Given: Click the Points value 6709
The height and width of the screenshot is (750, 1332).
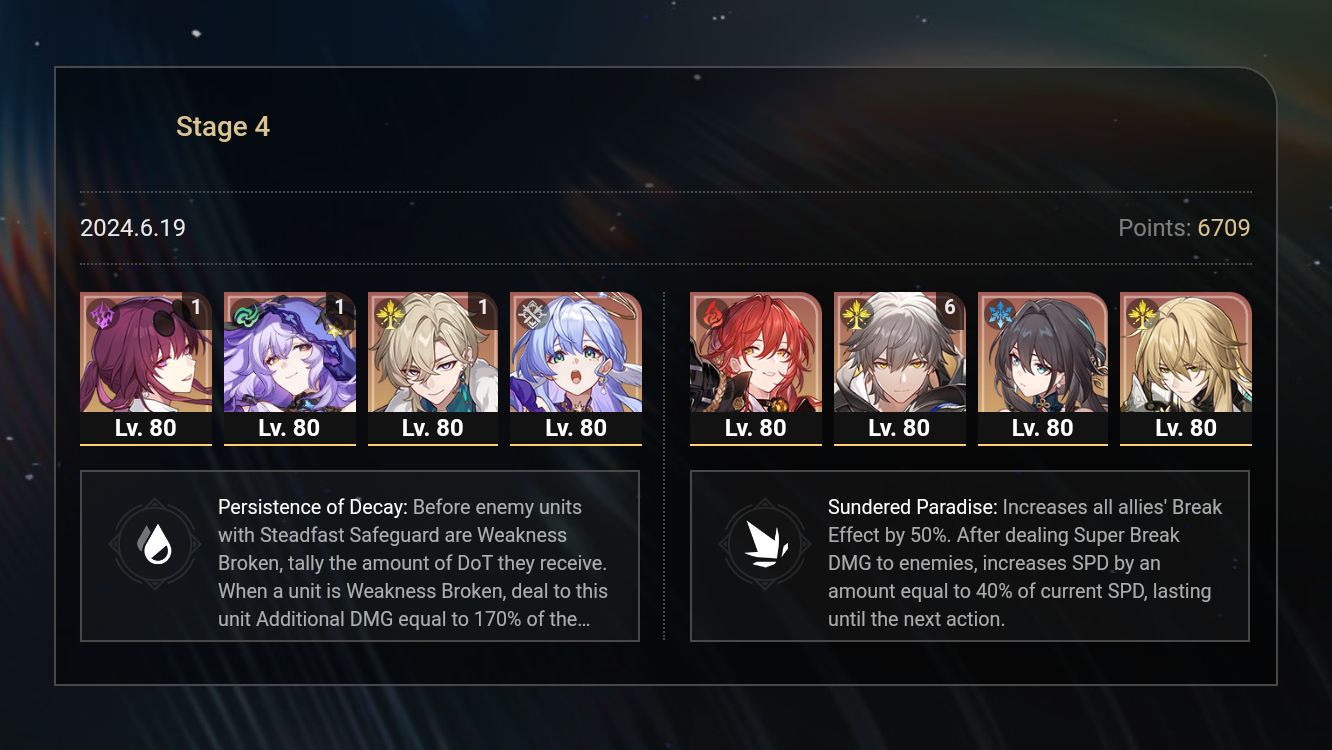Looking at the screenshot, I should pos(1226,228).
